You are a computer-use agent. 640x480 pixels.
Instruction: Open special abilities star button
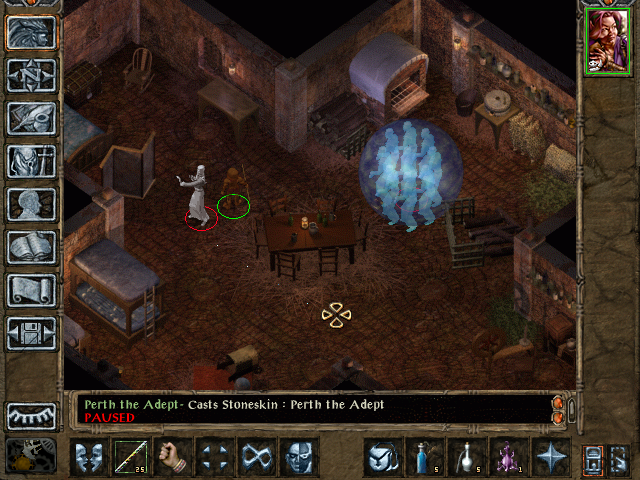(x=551, y=457)
